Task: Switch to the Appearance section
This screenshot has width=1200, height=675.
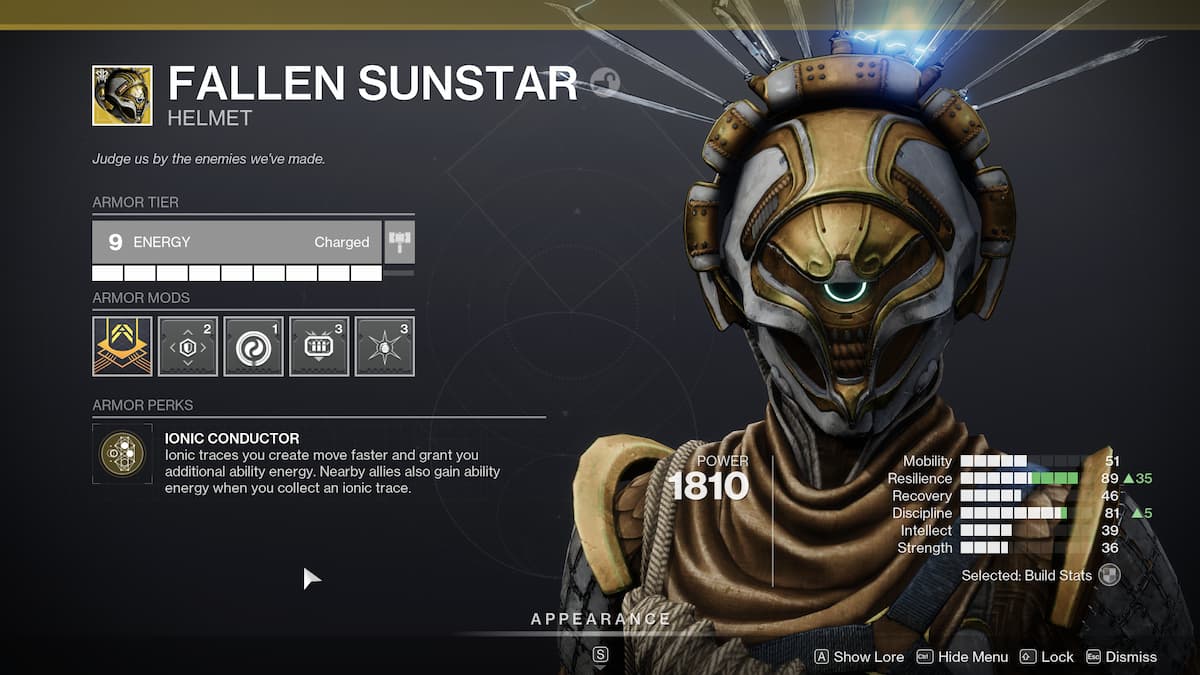Action: point(600,620)
